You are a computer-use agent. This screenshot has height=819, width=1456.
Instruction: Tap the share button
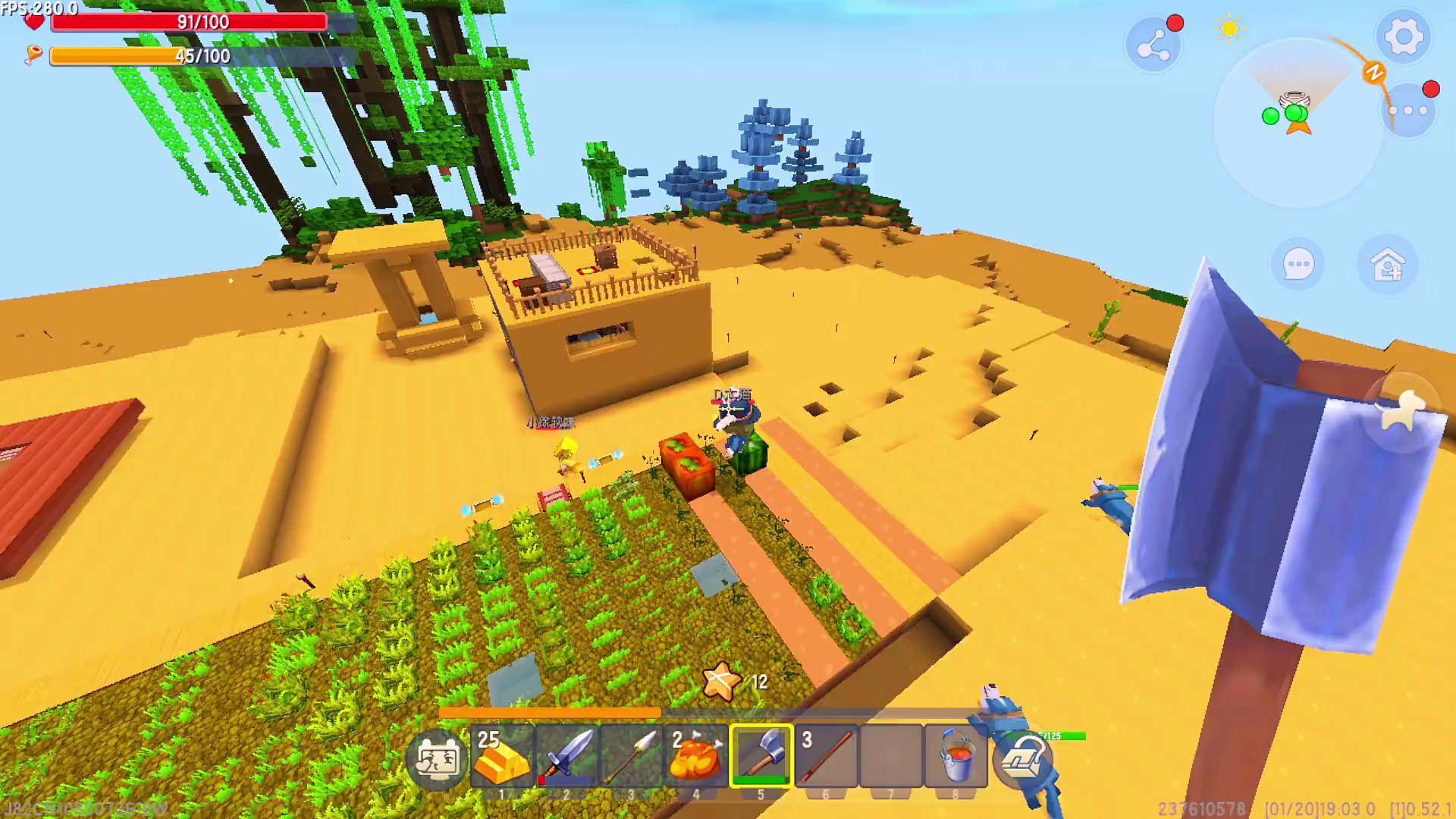pos(1153,47)
